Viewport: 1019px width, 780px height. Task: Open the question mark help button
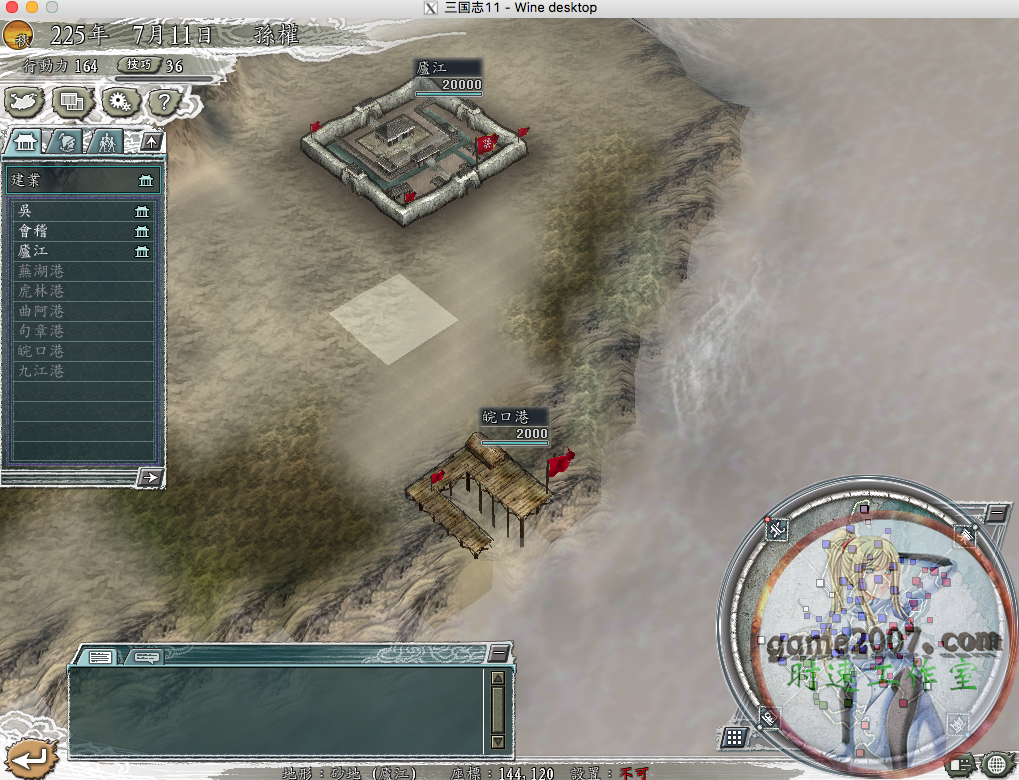[x=164, y=101]
